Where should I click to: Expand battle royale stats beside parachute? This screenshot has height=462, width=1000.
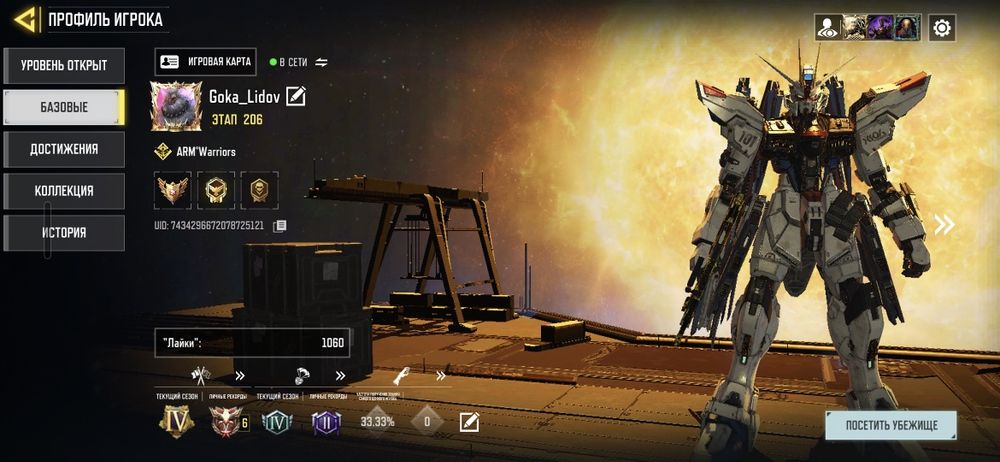click(340, 376)
